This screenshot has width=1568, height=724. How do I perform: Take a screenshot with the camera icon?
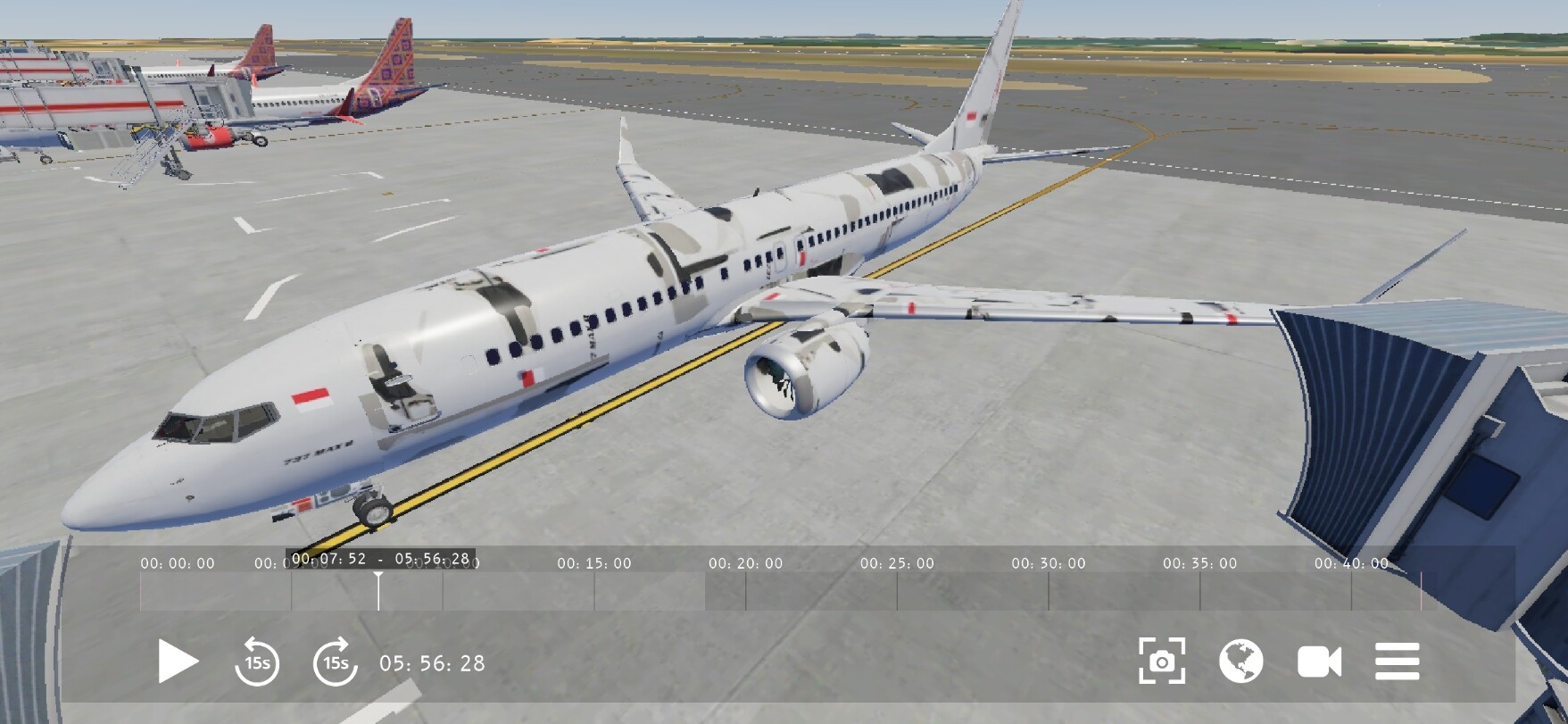pyautogui.click(x=1162, y=662)
